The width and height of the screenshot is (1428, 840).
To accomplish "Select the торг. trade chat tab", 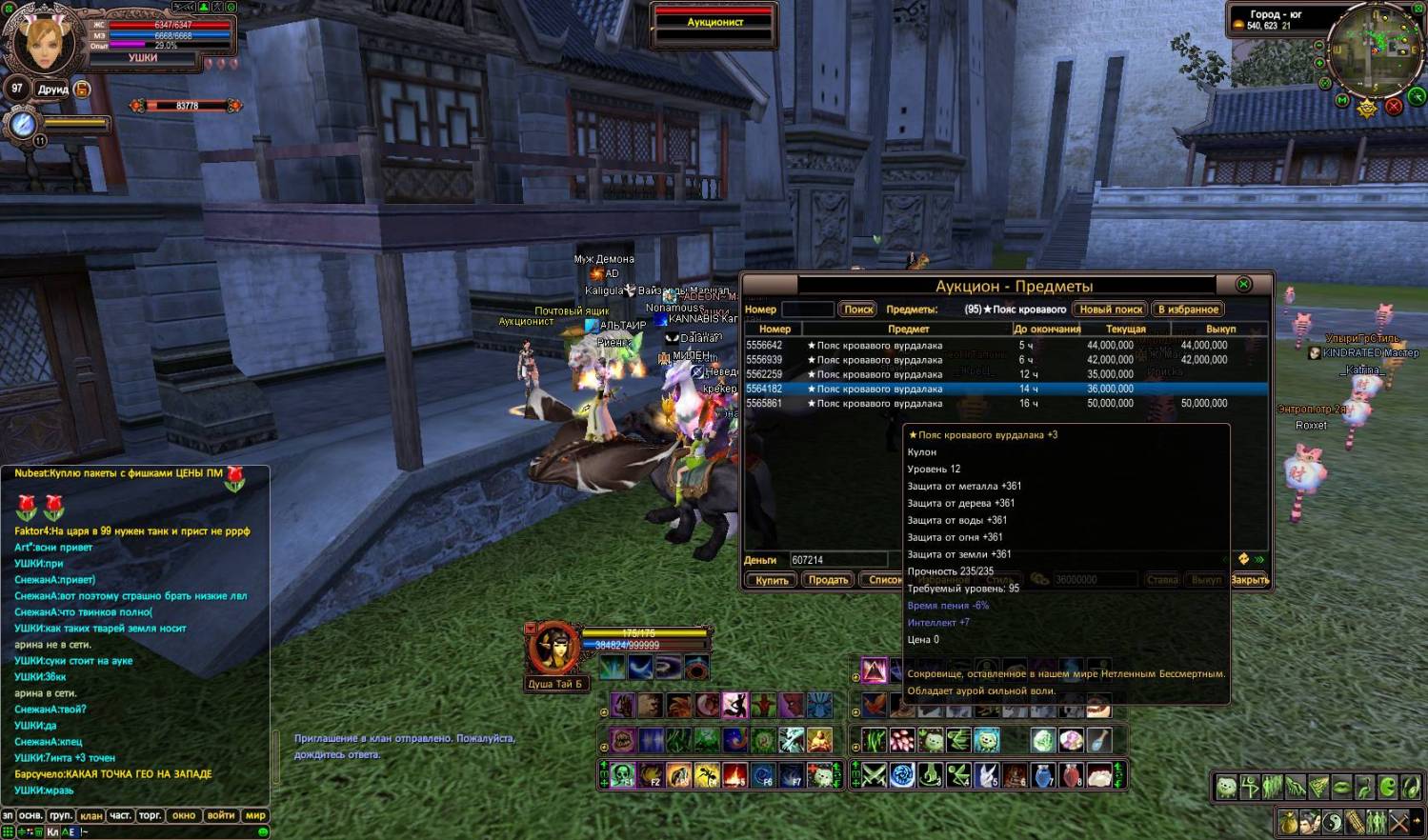I will (x=150, y=816).
